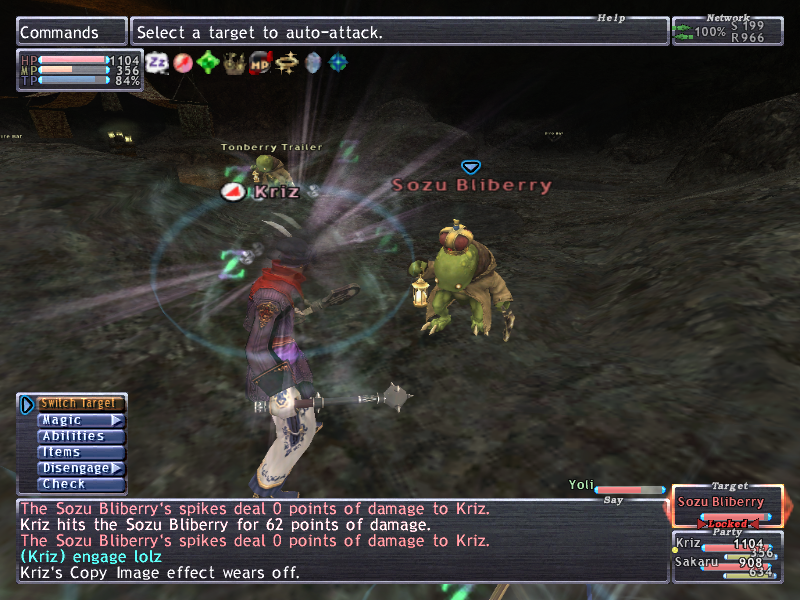Click the chat log window
The height and width of the screenshot is (600, 800).
click(340, 541)
